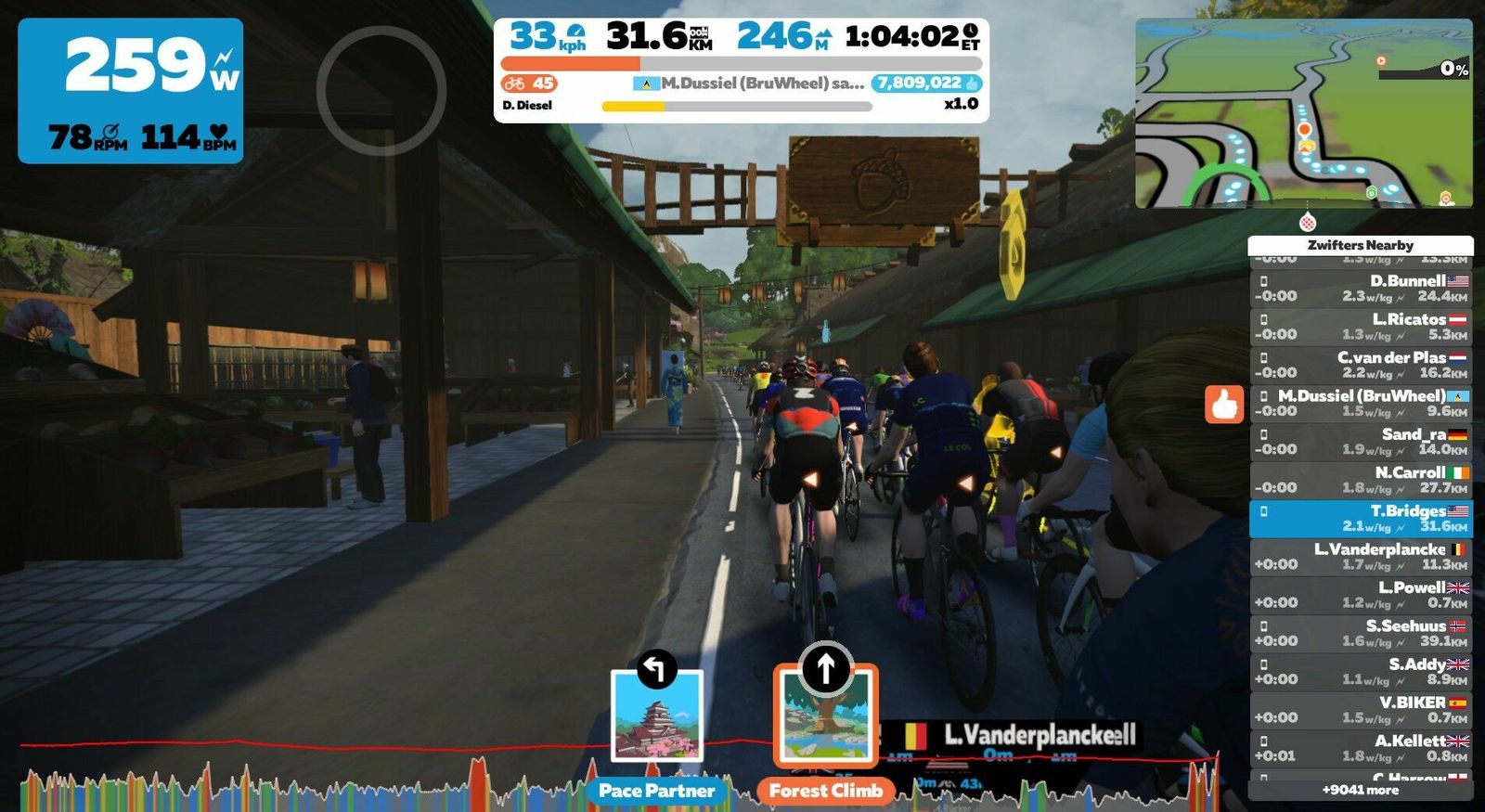Select N.Carroll in the riders list

point(1361,480)
